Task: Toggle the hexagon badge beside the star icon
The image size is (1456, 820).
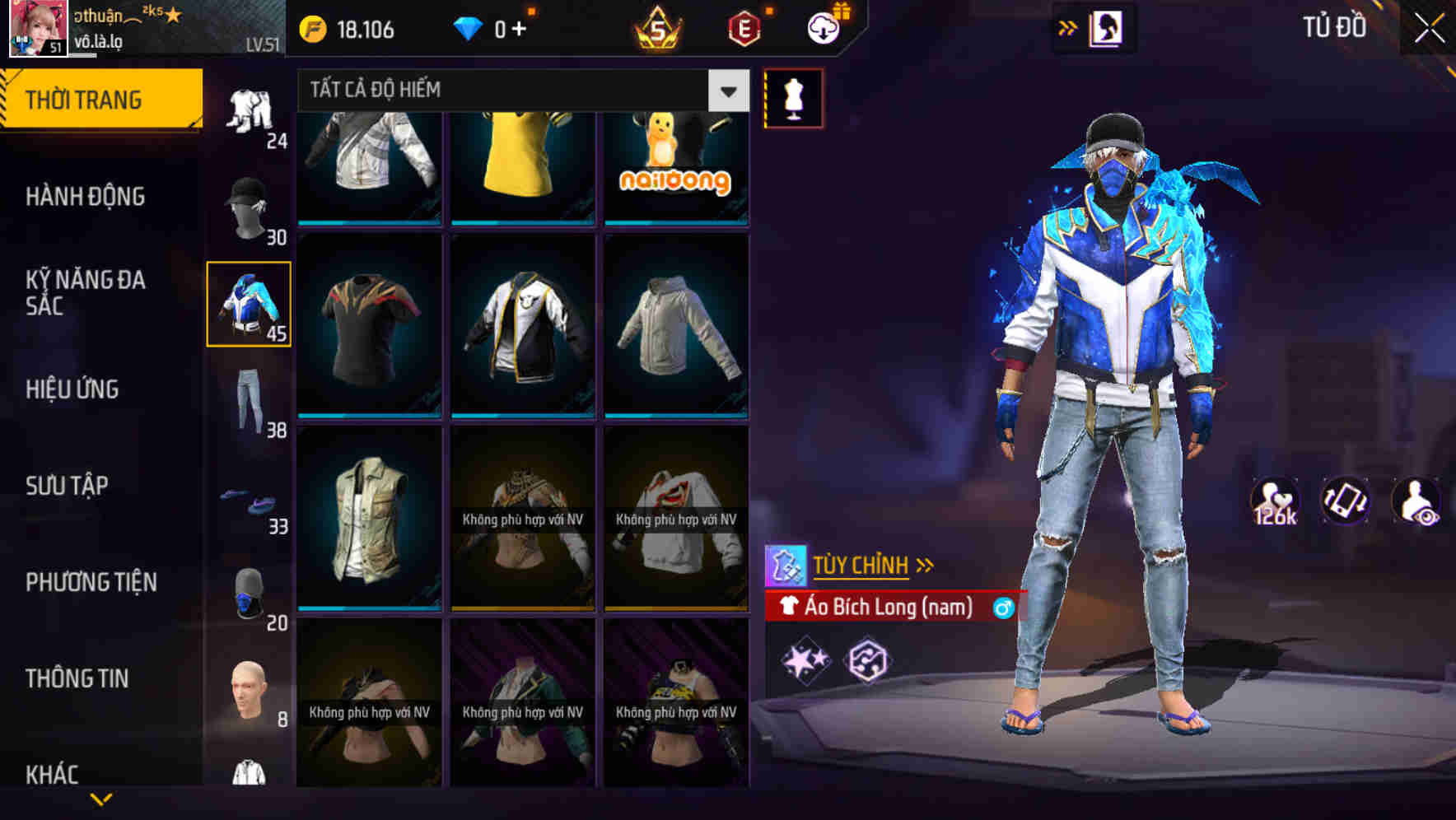Action: point(866,659)
